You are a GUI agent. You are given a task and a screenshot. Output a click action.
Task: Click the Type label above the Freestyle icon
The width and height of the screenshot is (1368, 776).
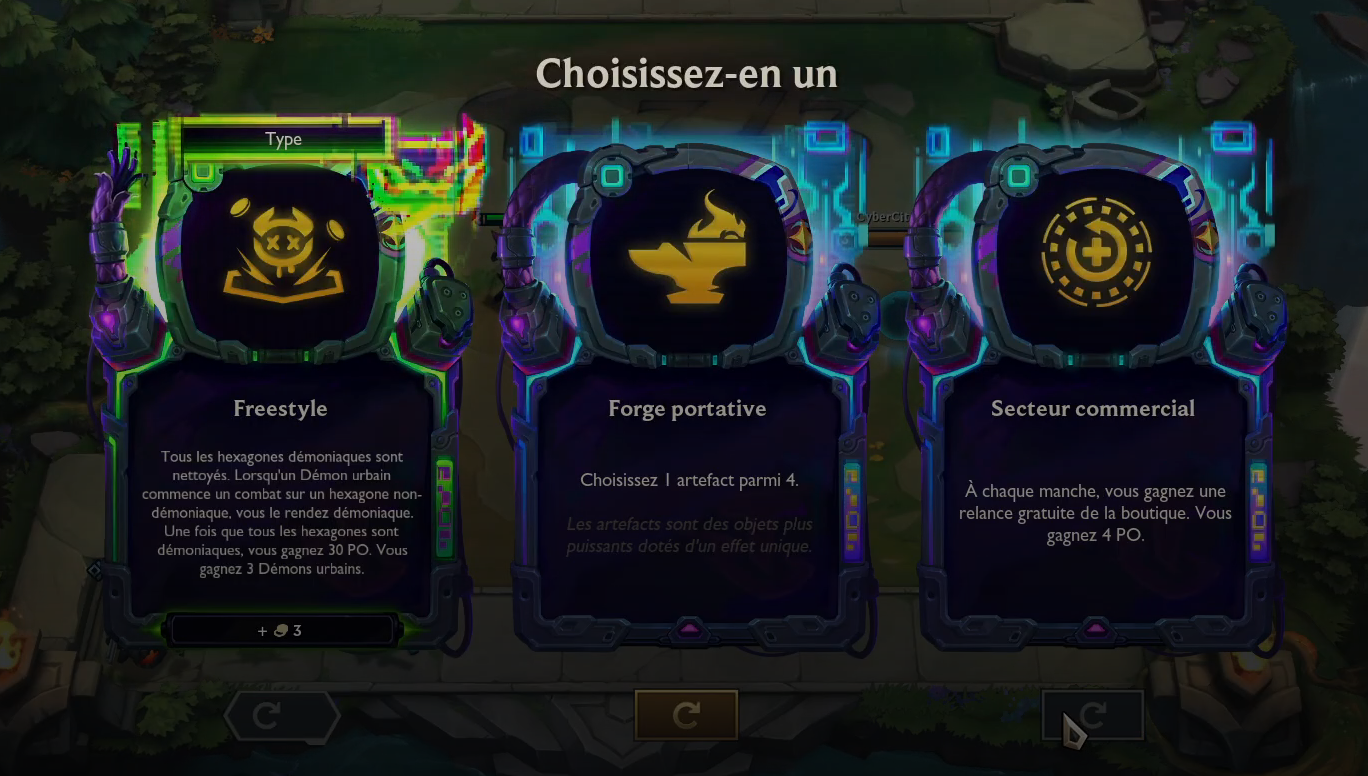point(283,139)
